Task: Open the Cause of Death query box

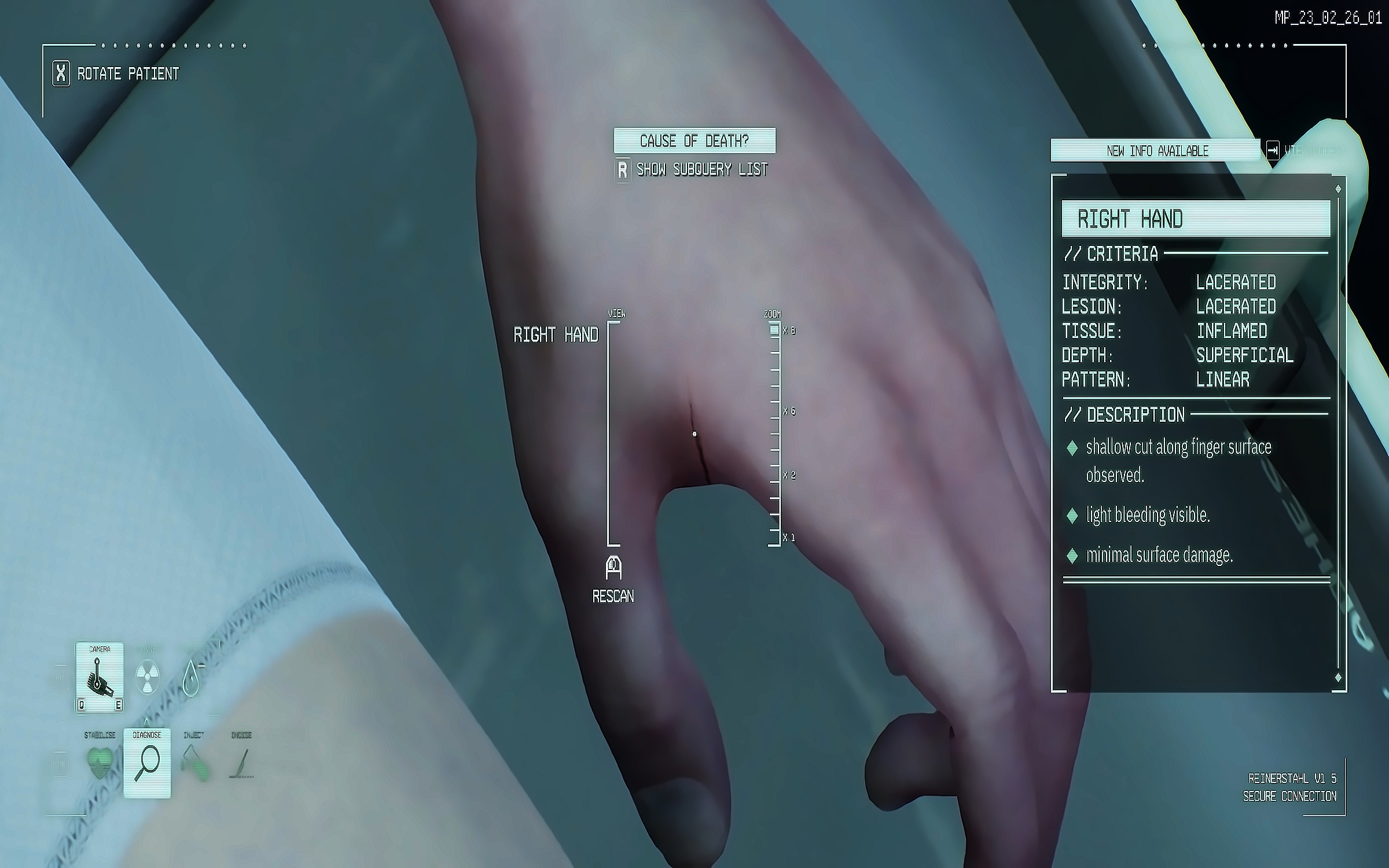Action: tap(694, 141)
